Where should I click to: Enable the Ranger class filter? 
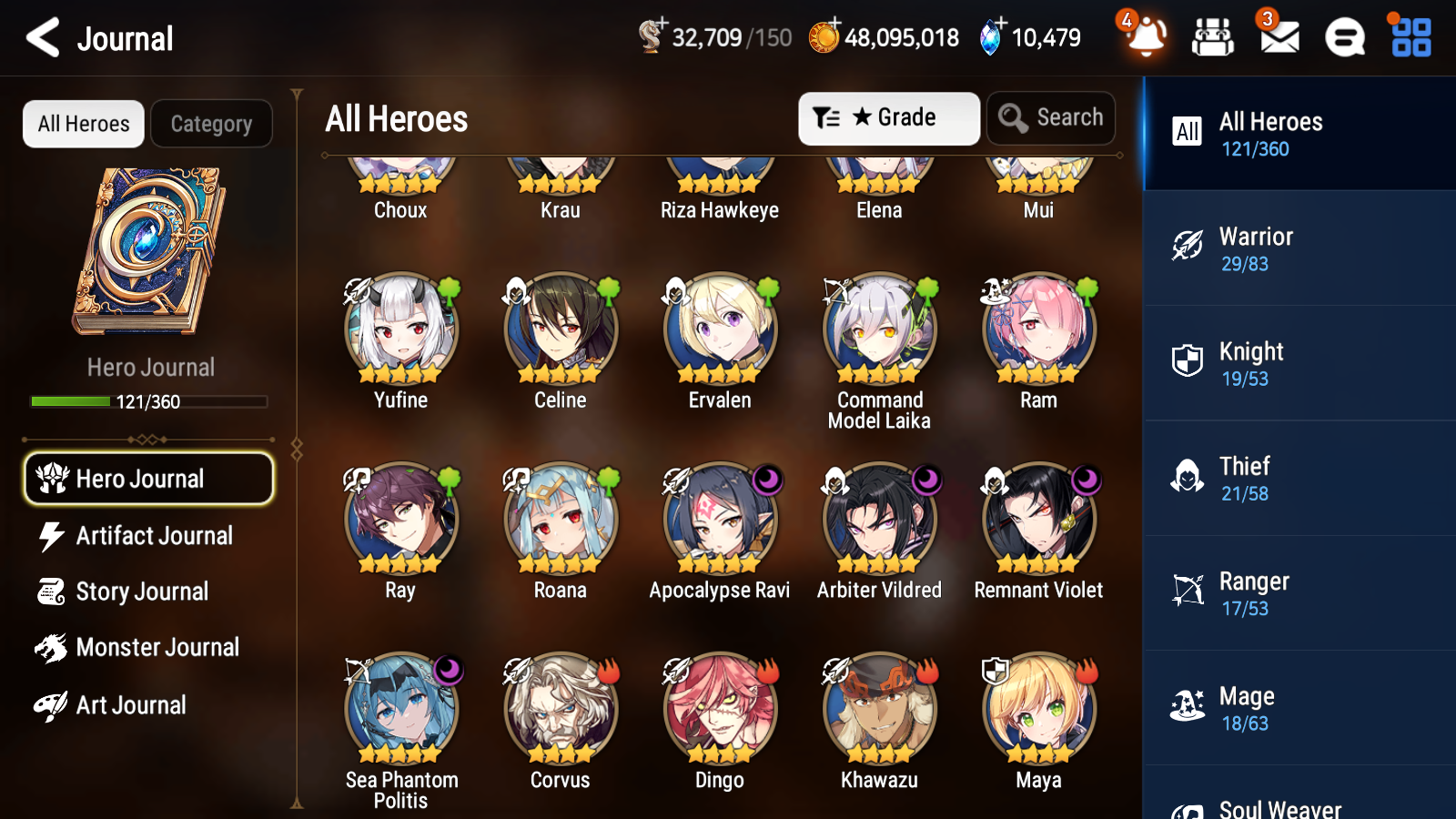[1298, 593]
